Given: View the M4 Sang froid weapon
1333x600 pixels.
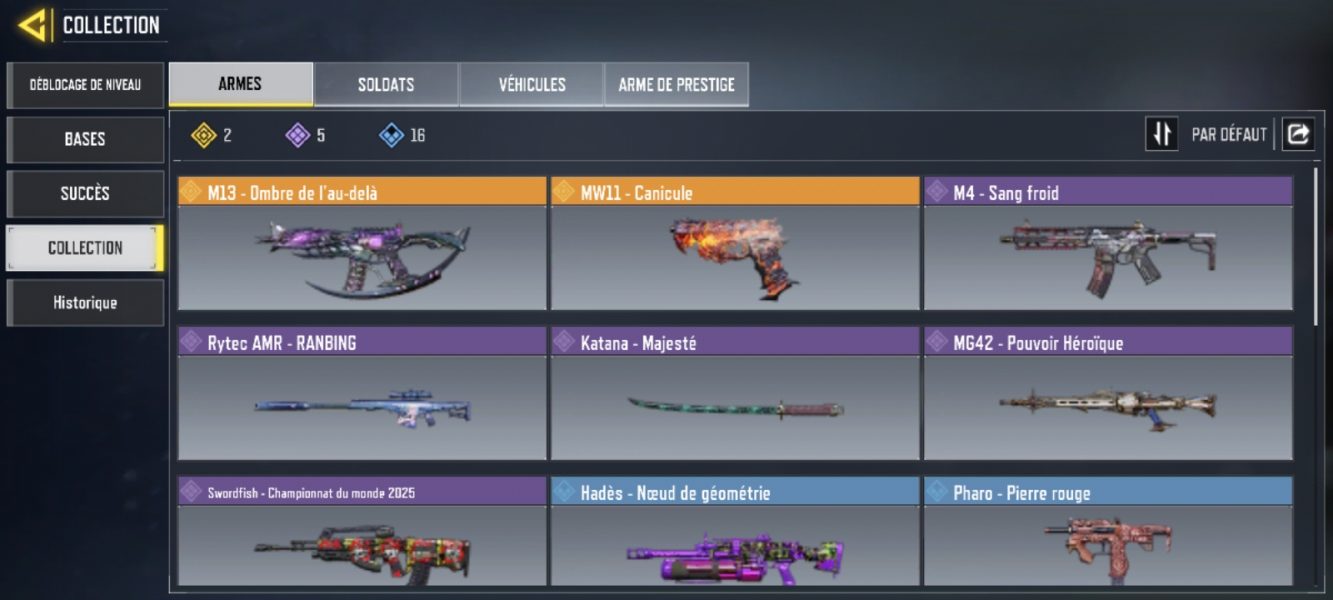Looking at the screenshot, I should click(1108, 244).
